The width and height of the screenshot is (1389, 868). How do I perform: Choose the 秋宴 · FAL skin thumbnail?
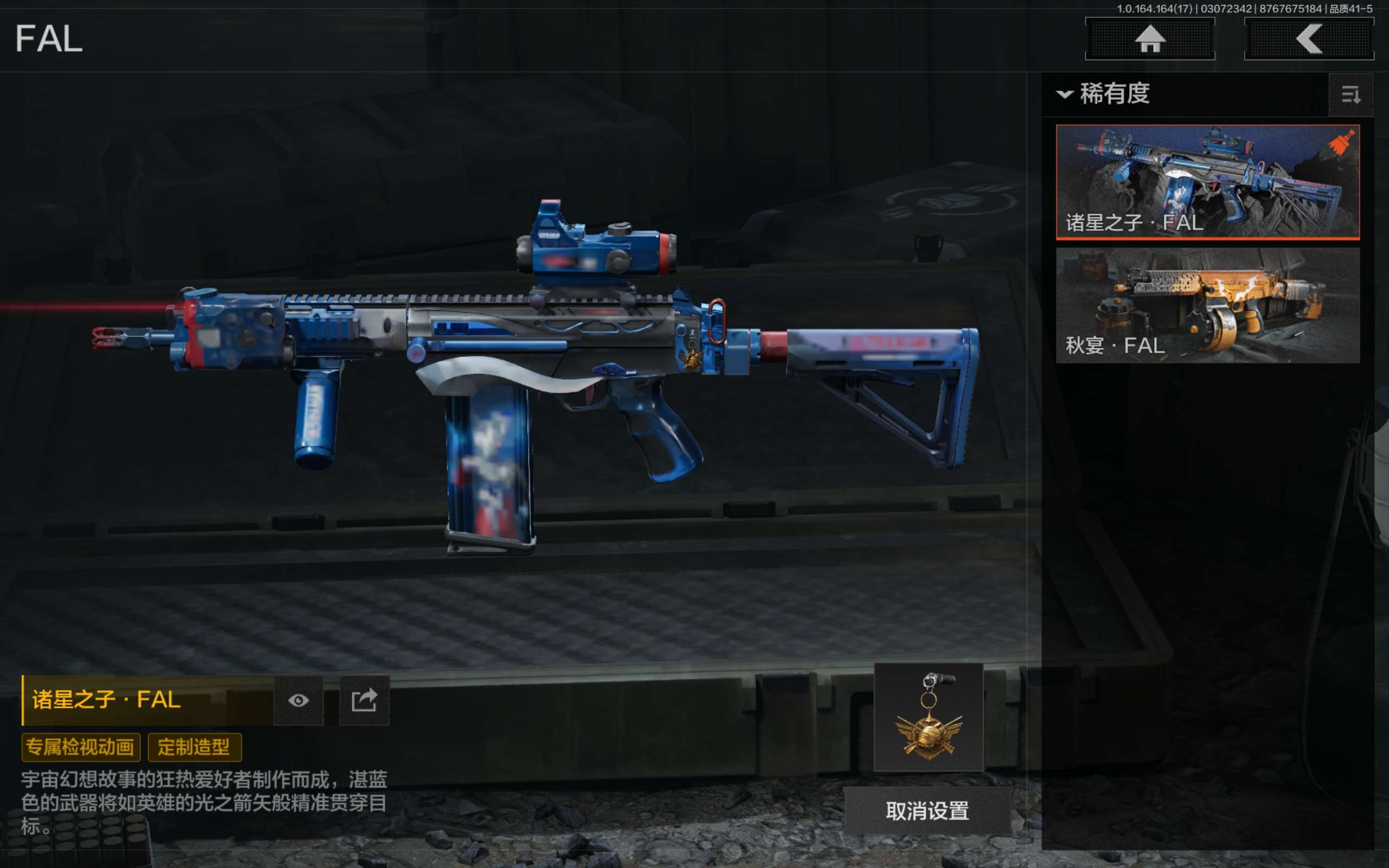click(1207, 305)
